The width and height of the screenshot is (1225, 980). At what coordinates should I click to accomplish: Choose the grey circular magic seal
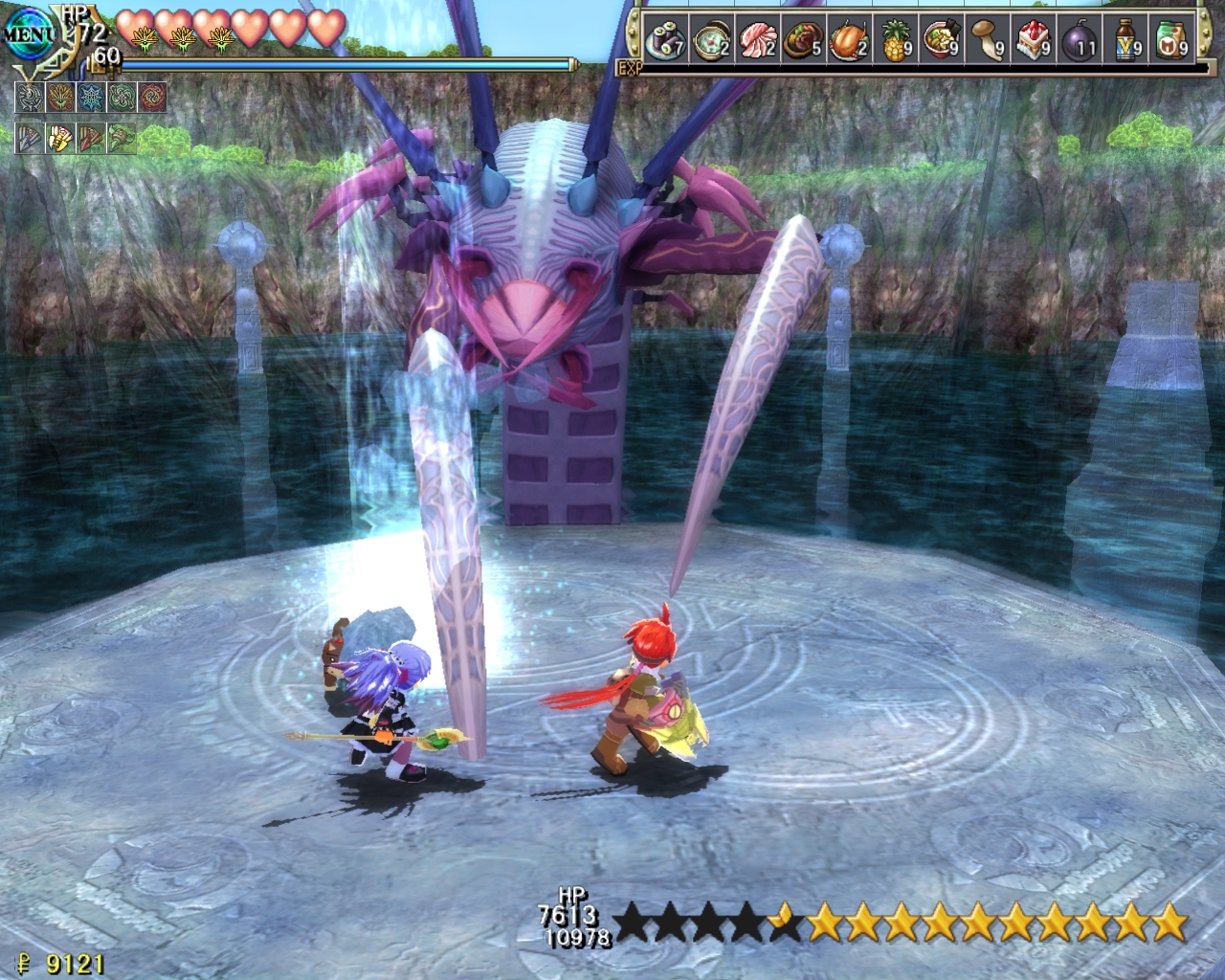[30, 98]
